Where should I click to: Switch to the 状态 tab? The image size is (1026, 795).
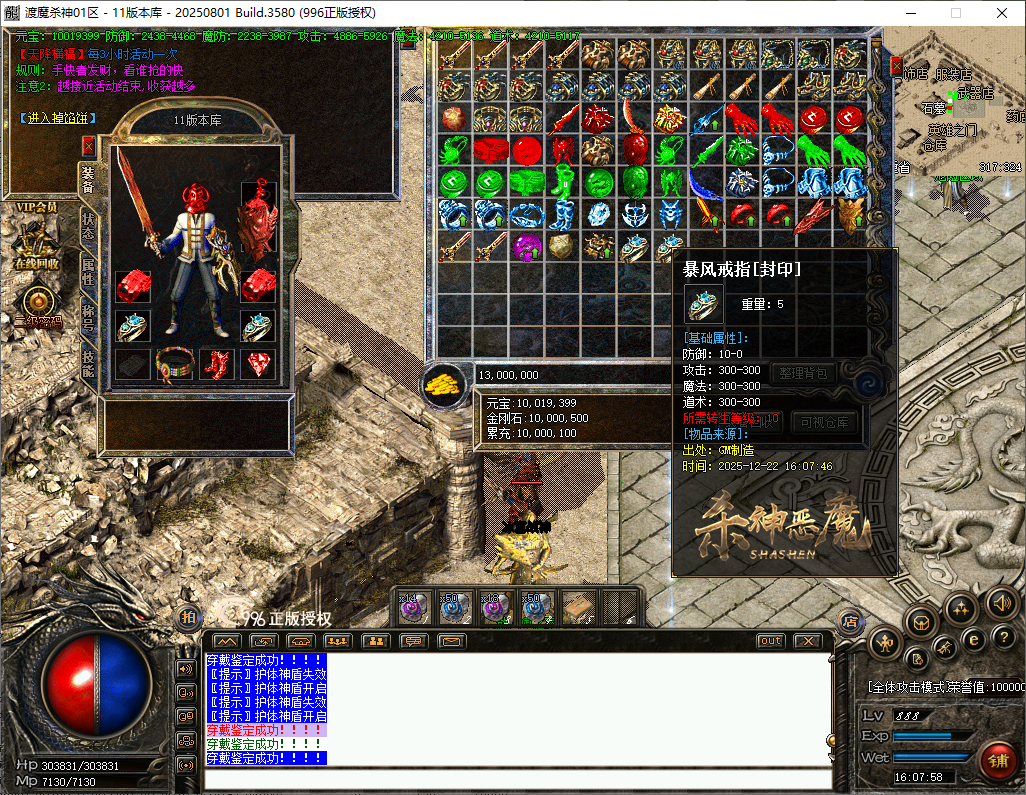[x=89, y=225]
